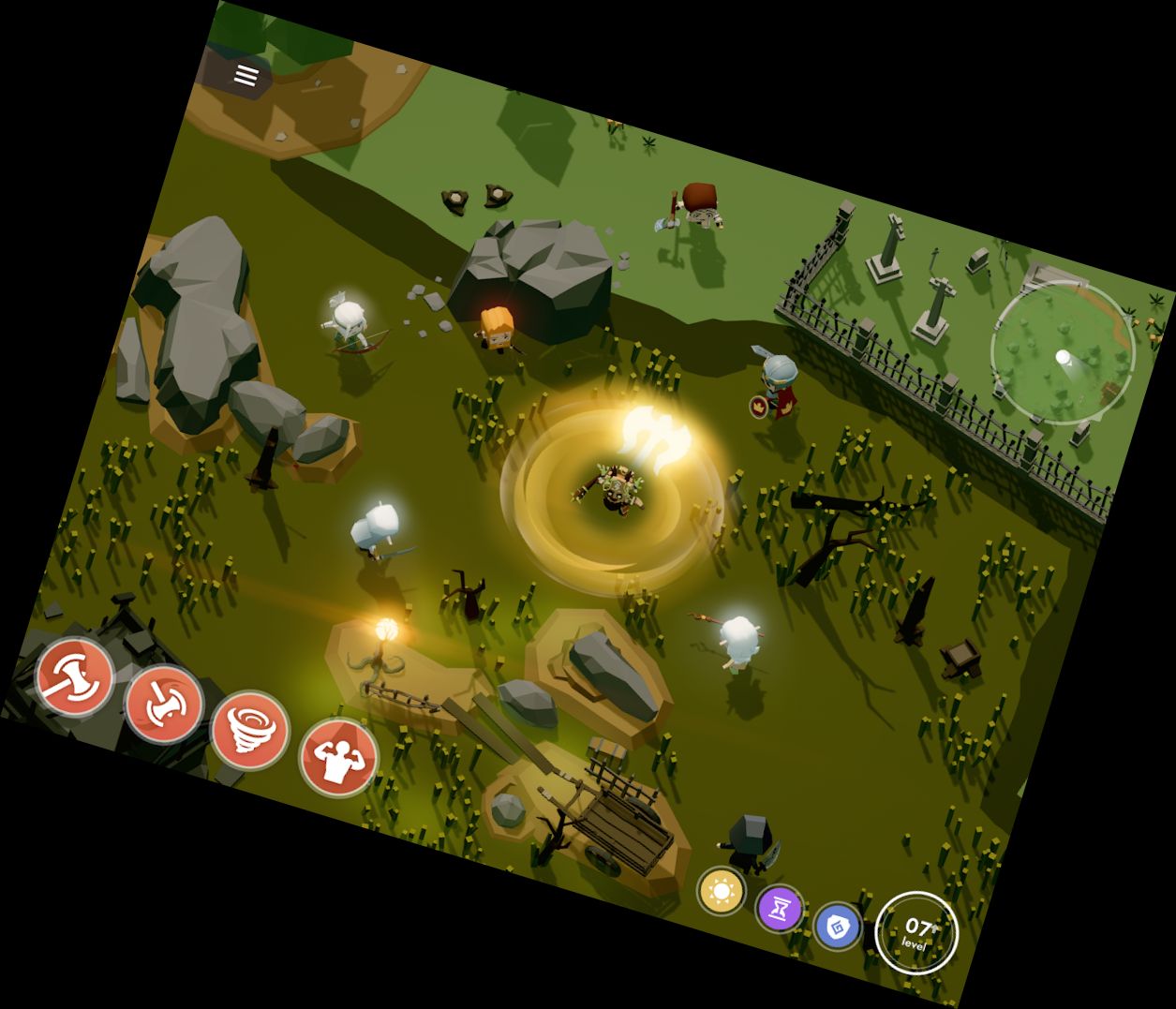Open the level 07 indicator circle
Image resolution: width=1176 pixels, height=1009 pixels.
915,933
